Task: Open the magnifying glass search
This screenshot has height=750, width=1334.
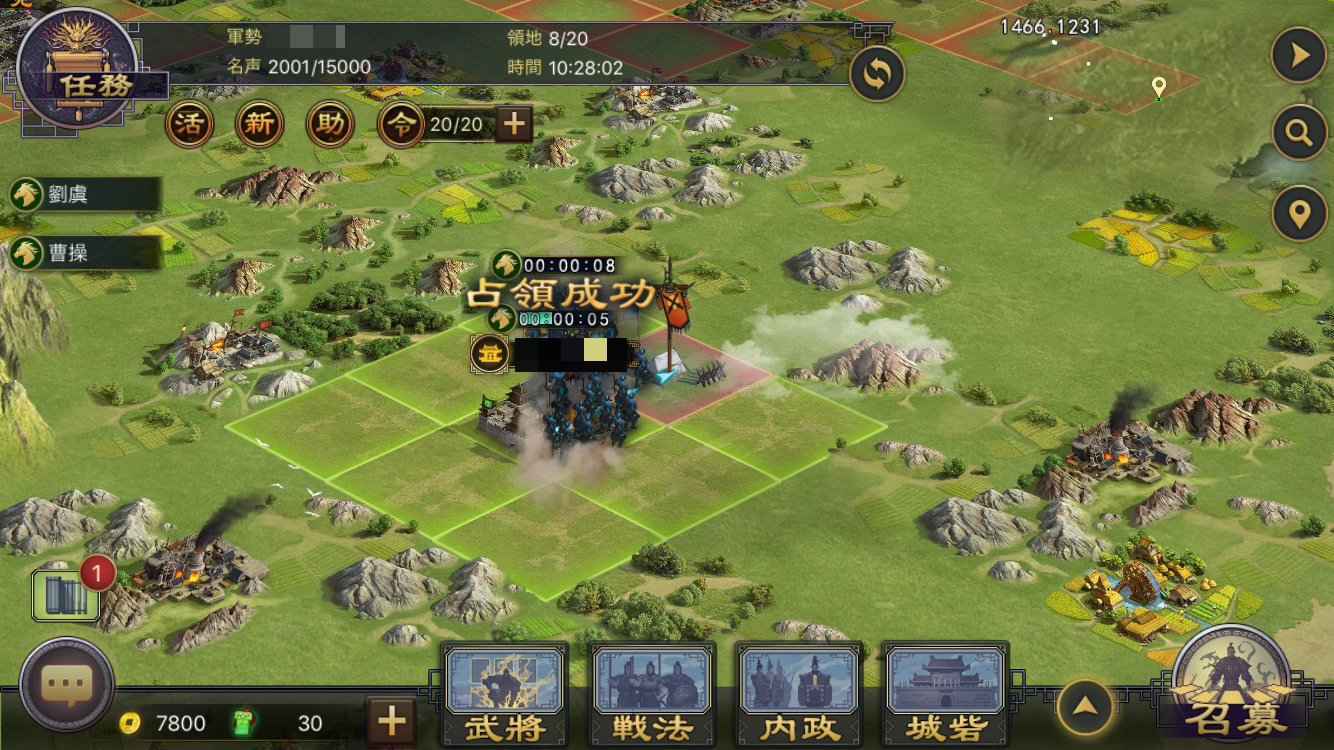Action: pyautogui.click(x=1298, y=133)
